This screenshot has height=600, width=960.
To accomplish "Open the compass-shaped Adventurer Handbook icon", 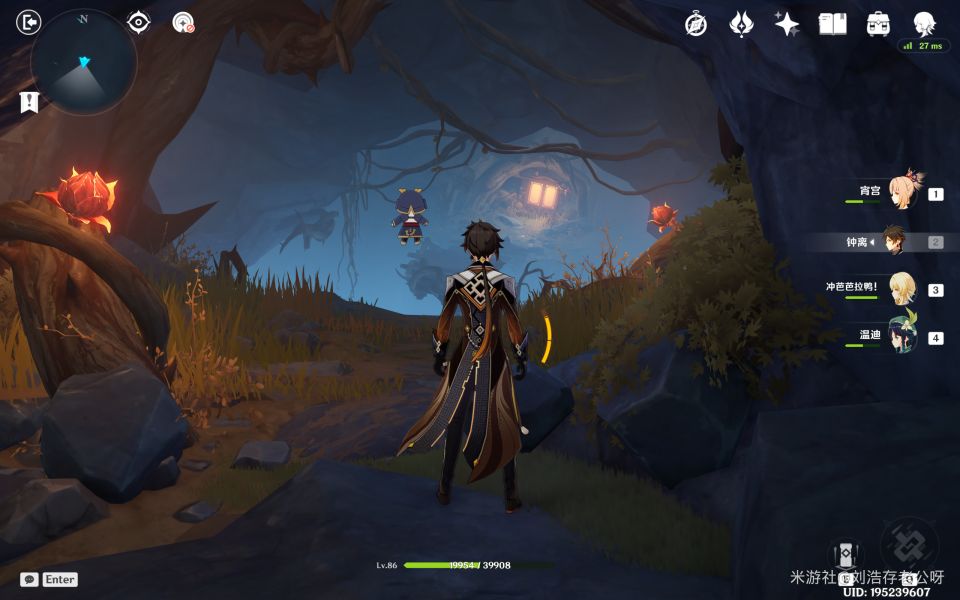I will tap(696, 24).
